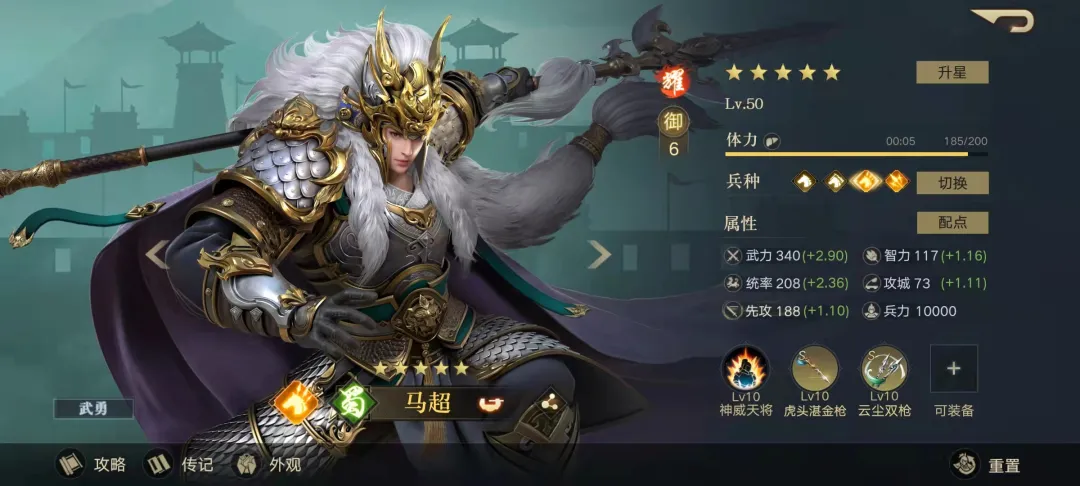Image resolution: width=1080 pixels, height=486 pixels.
Task: Select the 神威天将 skill icon
Action: [x=746, y=369]
